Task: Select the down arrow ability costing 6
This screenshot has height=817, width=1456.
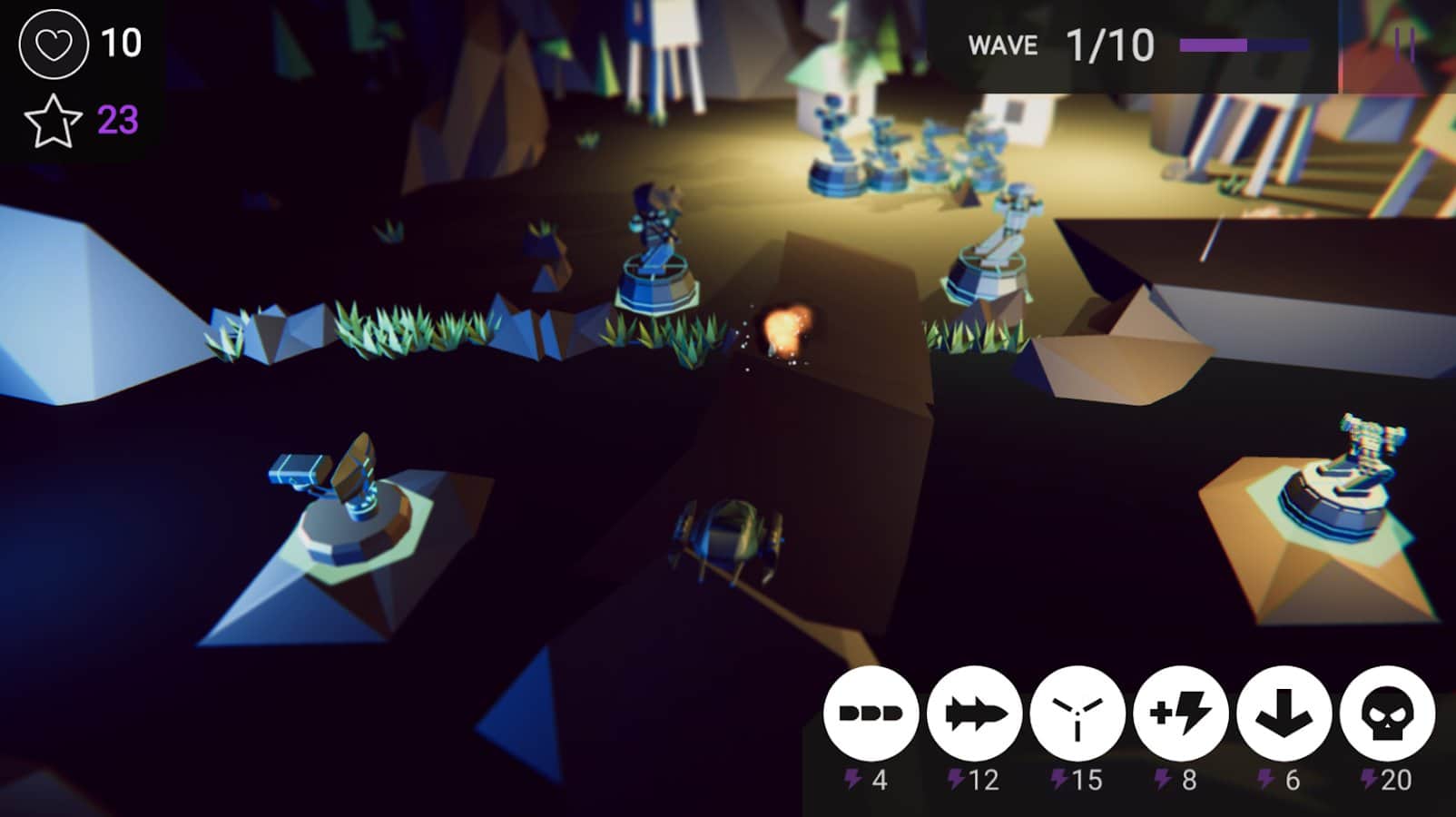Action: coord(1284,714)
